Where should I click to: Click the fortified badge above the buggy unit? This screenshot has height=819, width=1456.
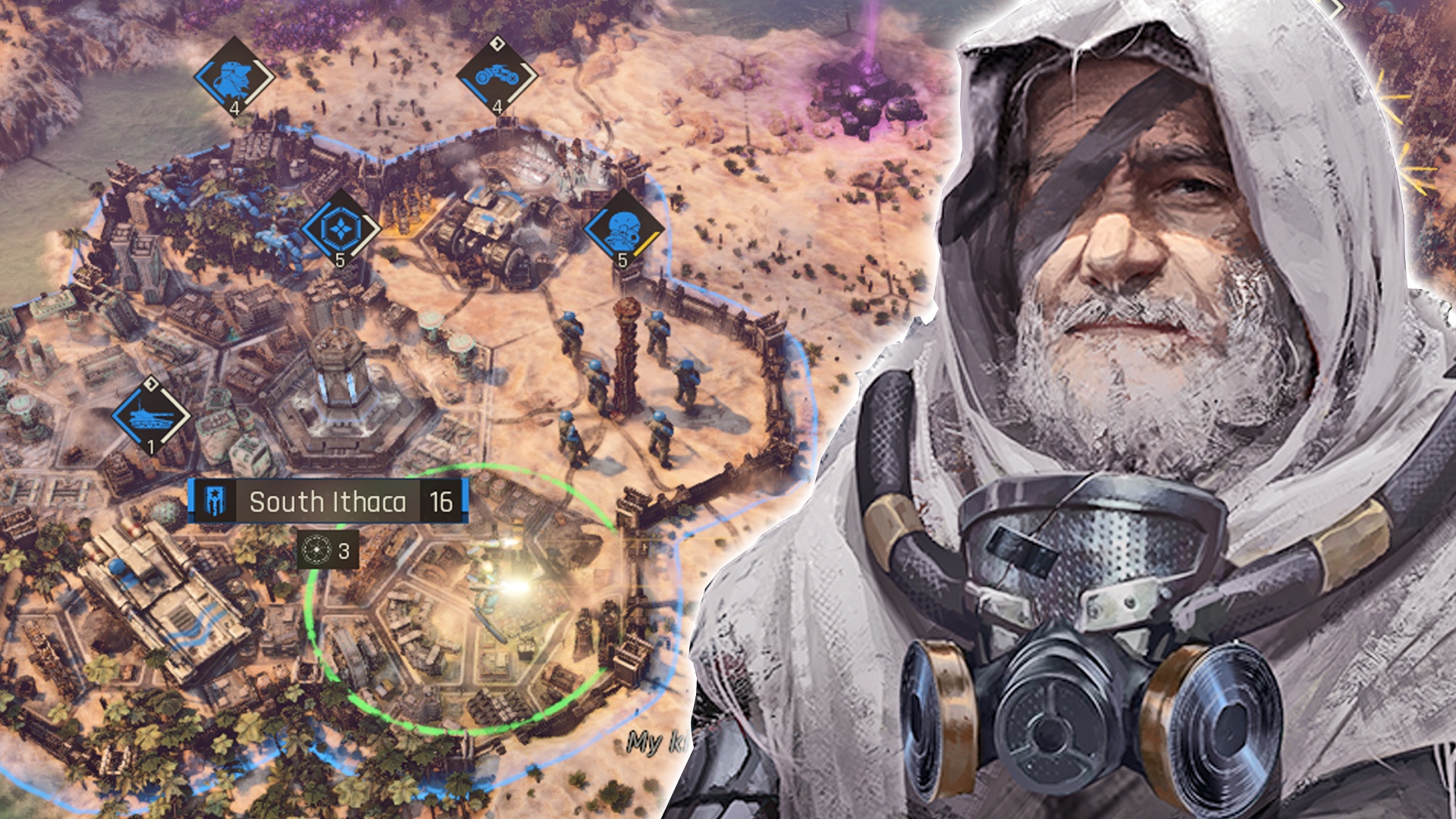pyautogui.click(x=497, y=44)
